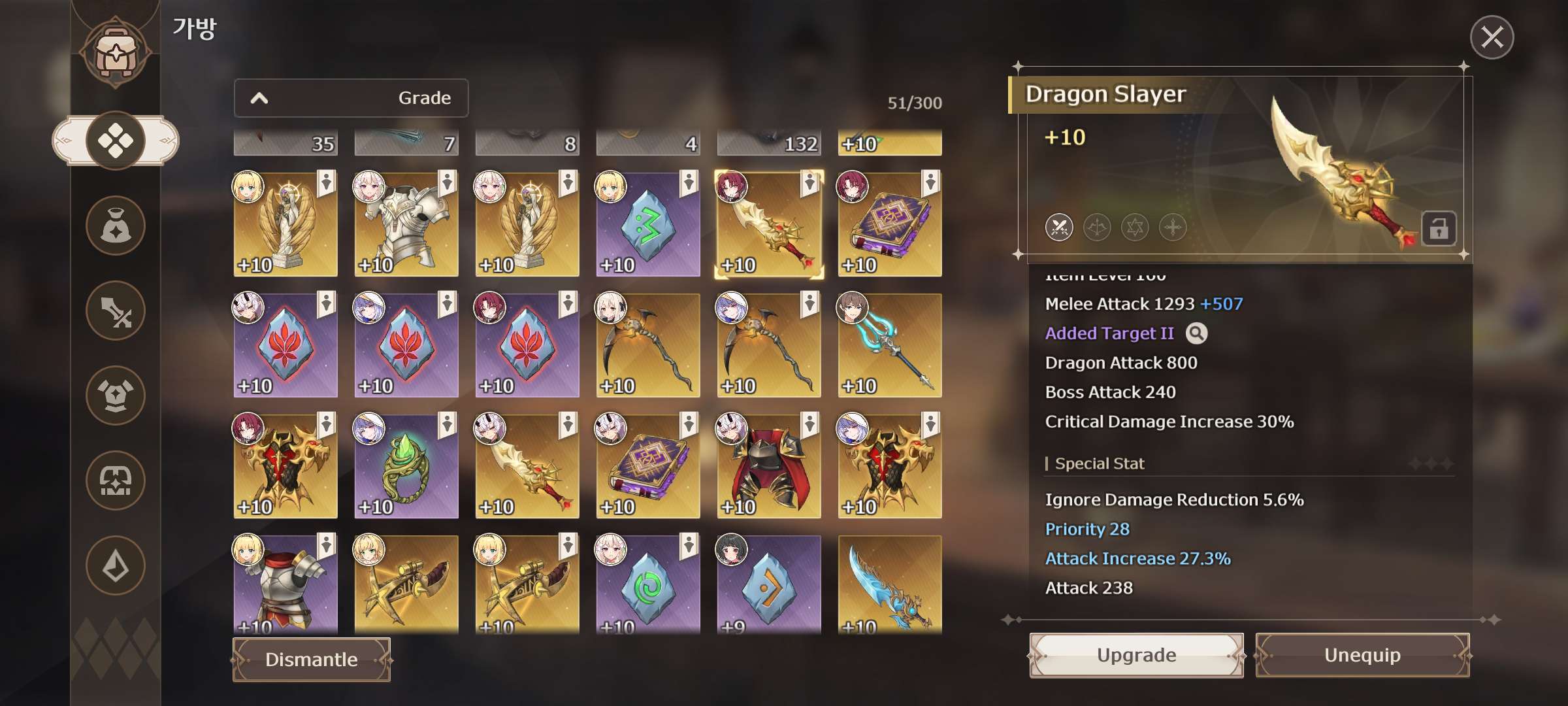Switch to the pouch consumables tab
Screen dimensions: 1568x706
(x=116, y=226)
